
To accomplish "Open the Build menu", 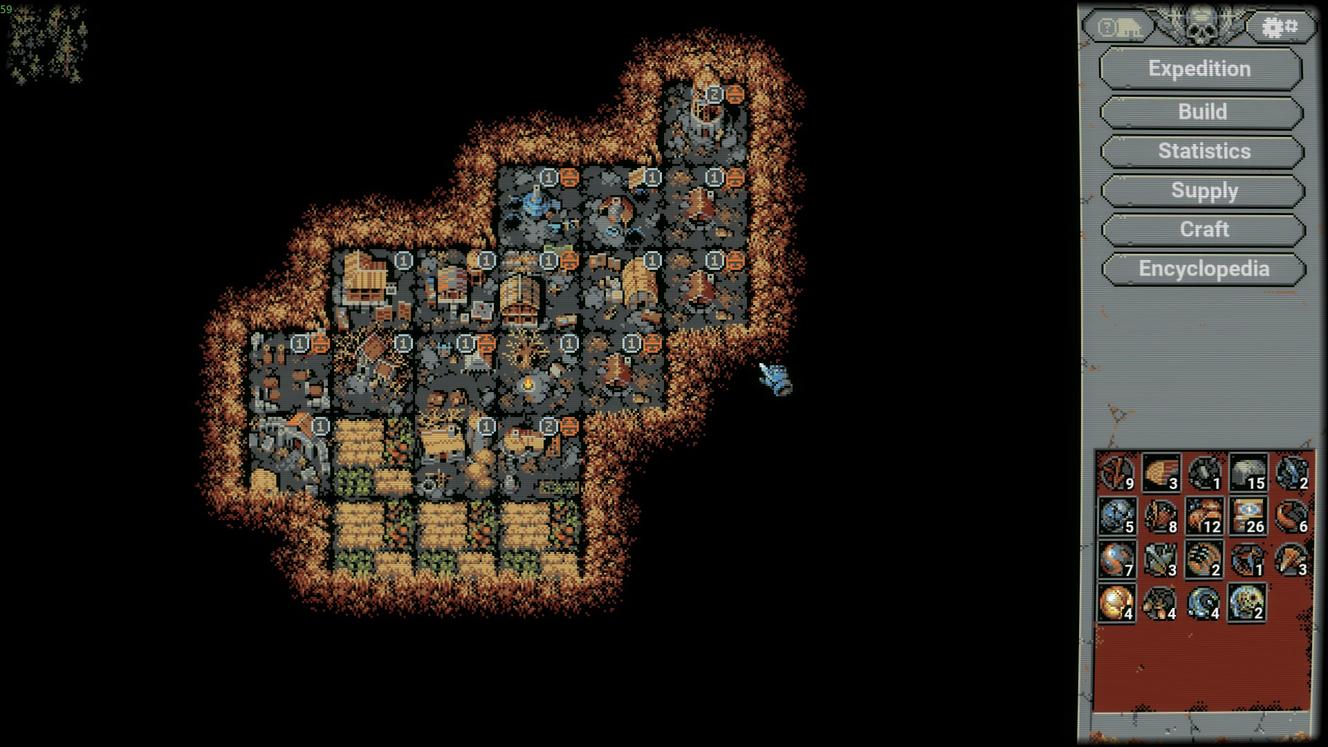I will [1201, 112].
